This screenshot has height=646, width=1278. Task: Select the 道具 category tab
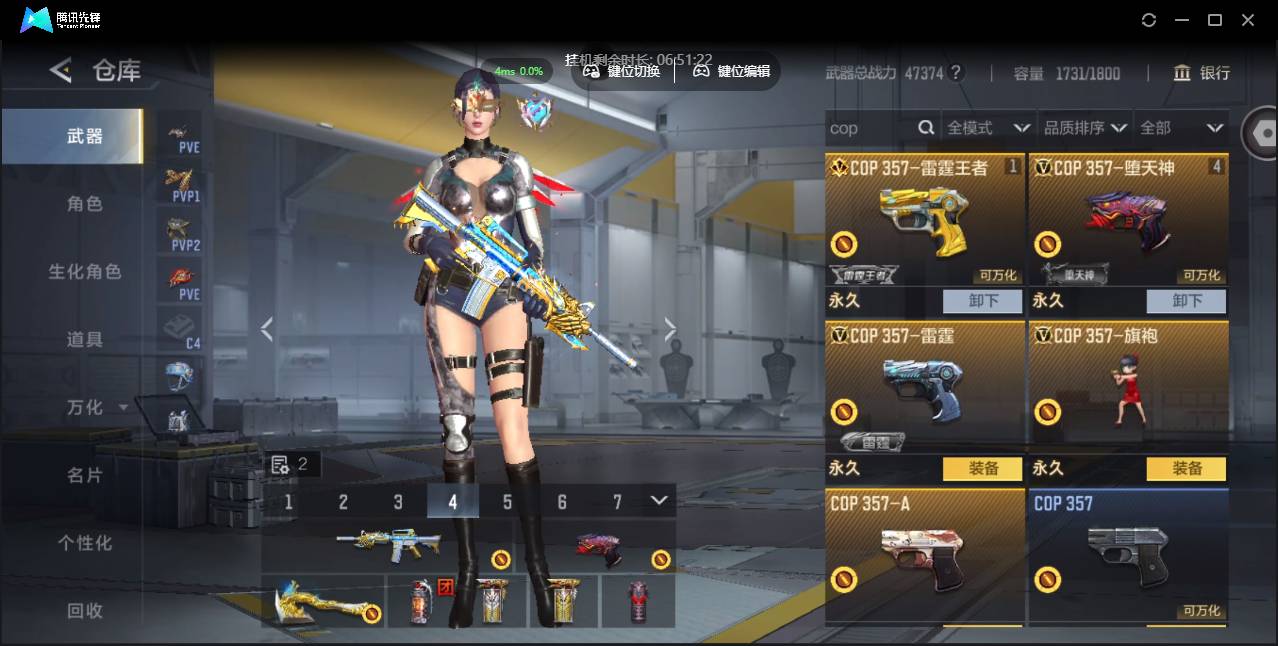(x=85, y=340)
